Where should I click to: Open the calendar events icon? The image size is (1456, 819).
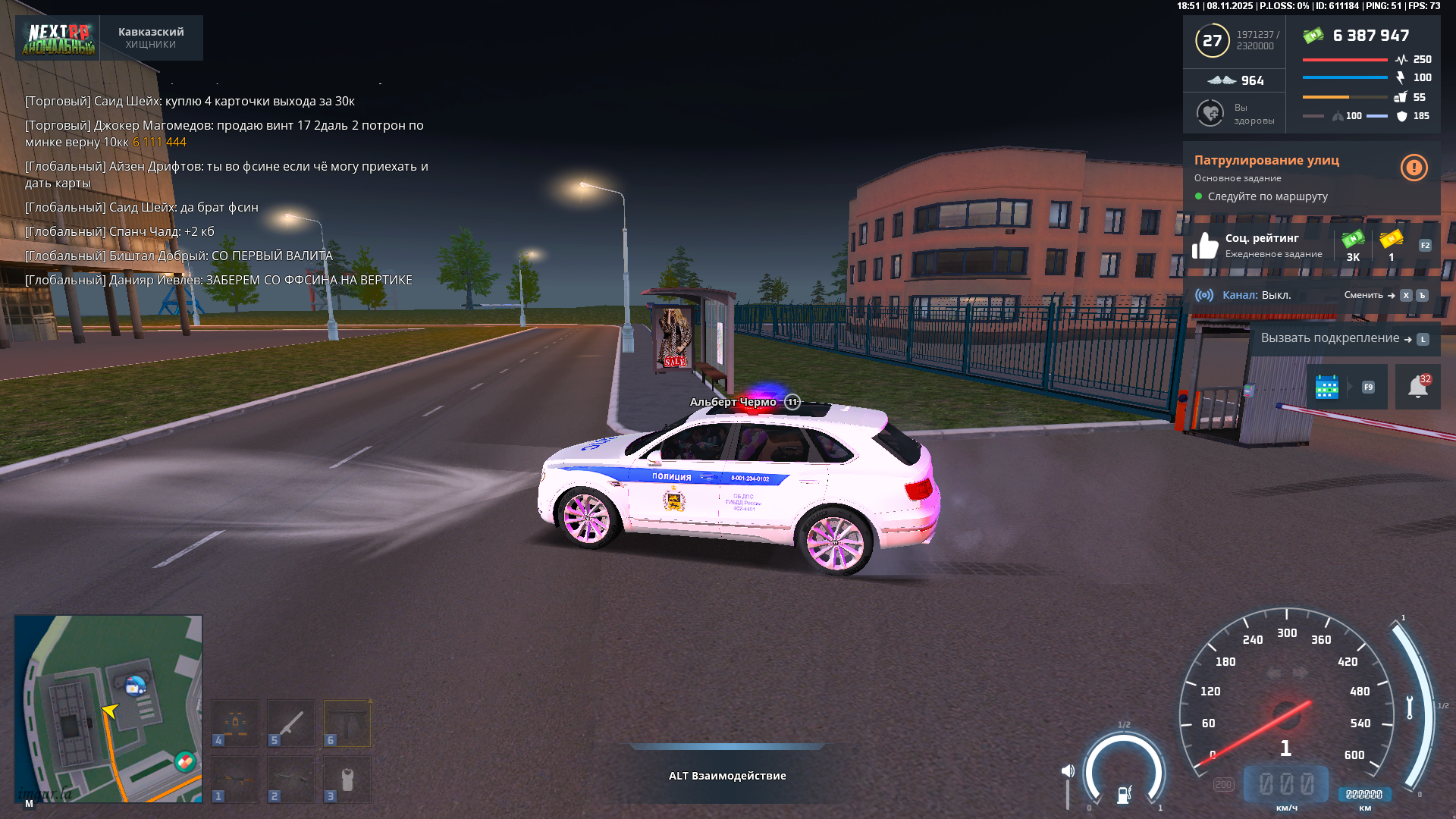coord(1326,387)
